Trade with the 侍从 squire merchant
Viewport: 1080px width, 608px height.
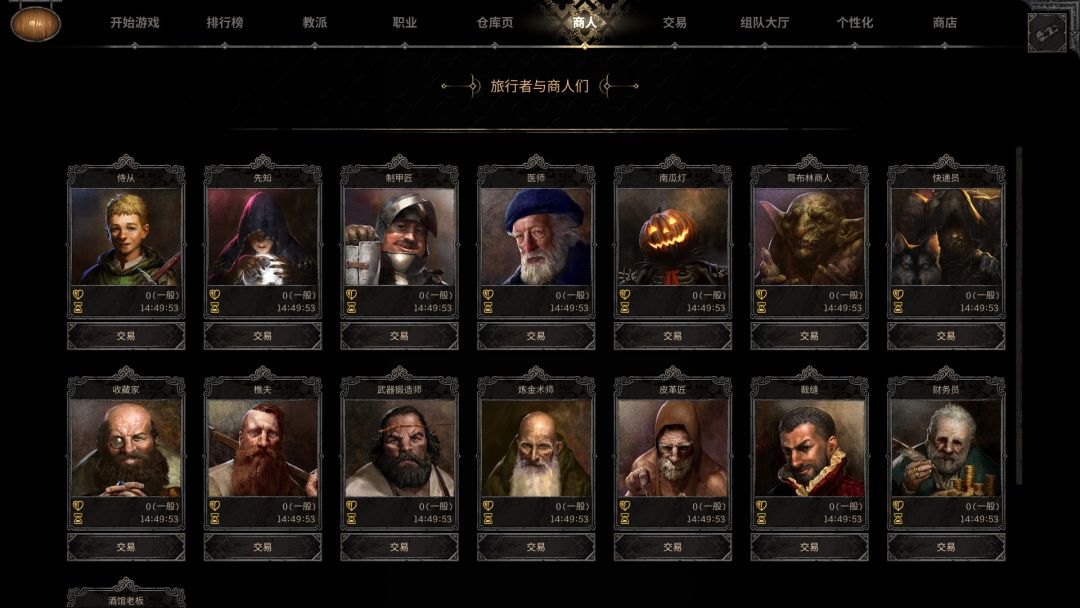click(x=126, y=336)
